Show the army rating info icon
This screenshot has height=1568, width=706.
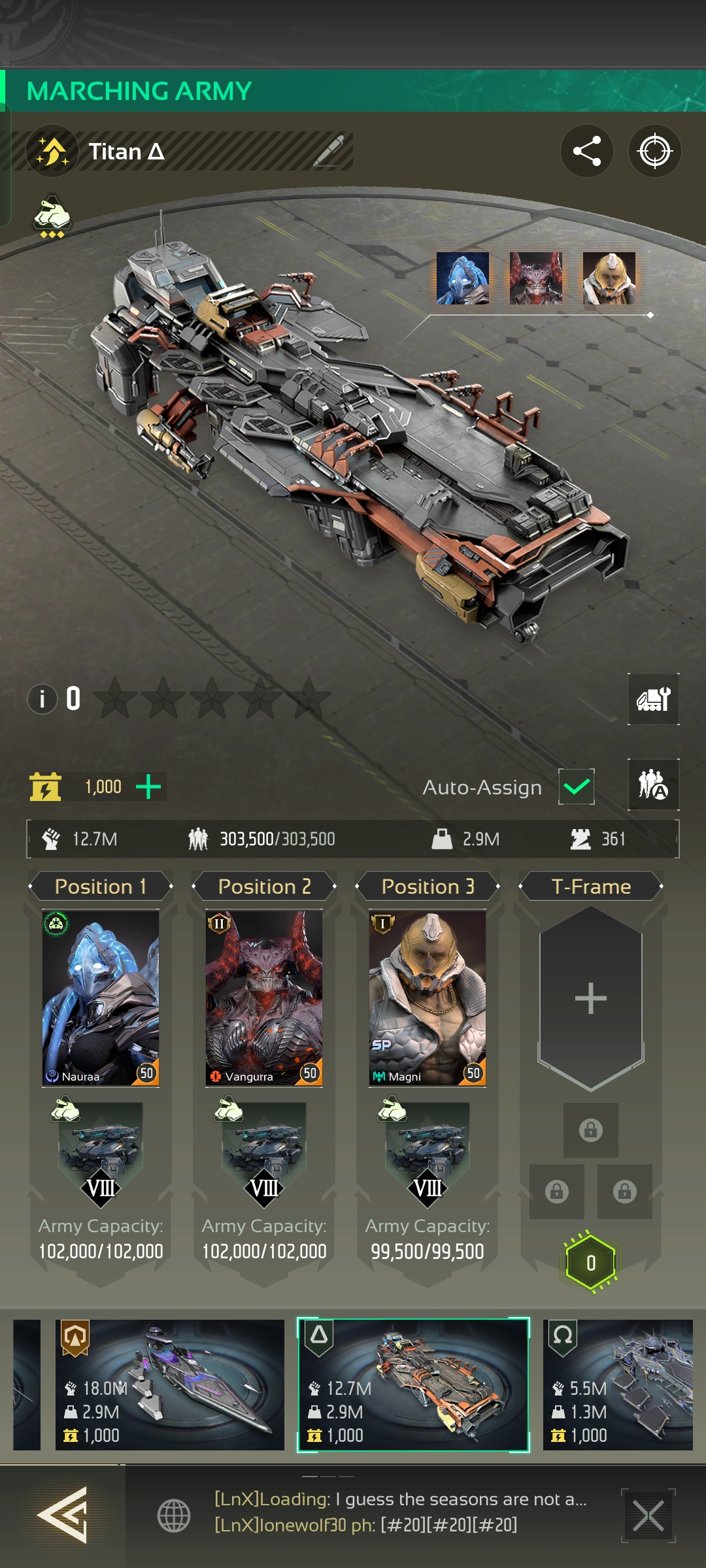tap(42, 699)
